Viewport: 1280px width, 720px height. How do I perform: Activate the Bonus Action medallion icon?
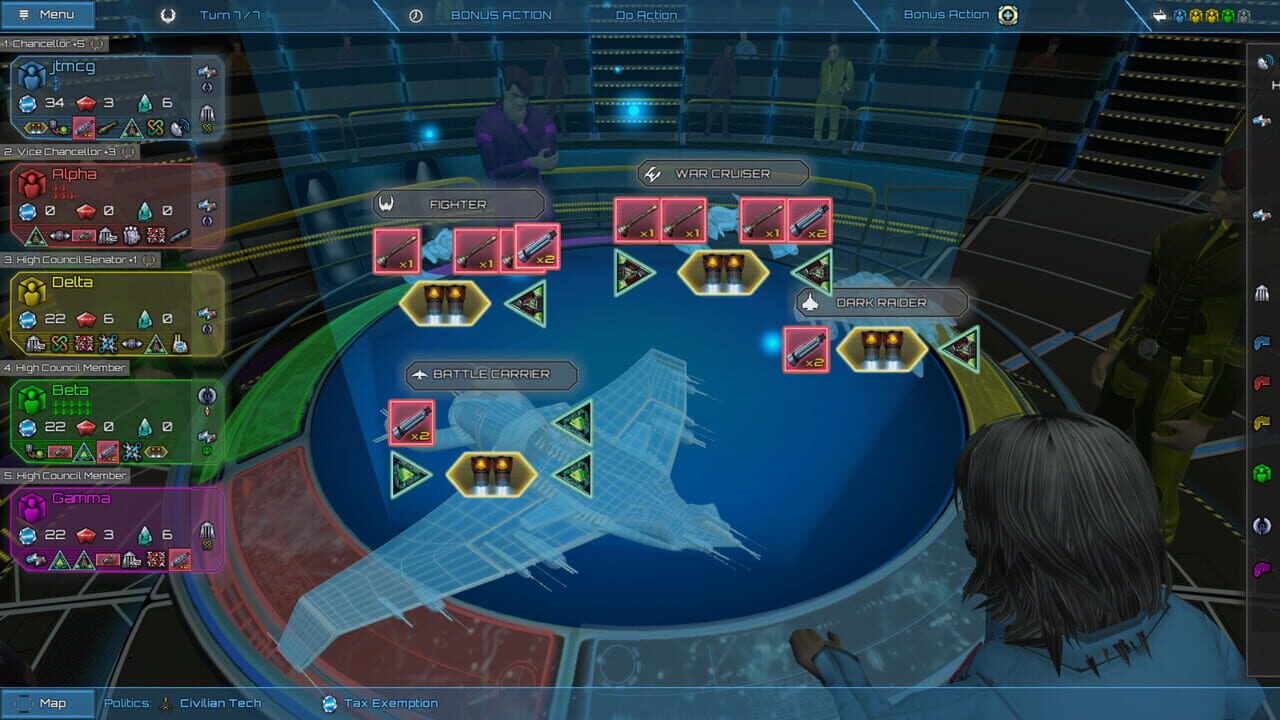(1008, 15)
